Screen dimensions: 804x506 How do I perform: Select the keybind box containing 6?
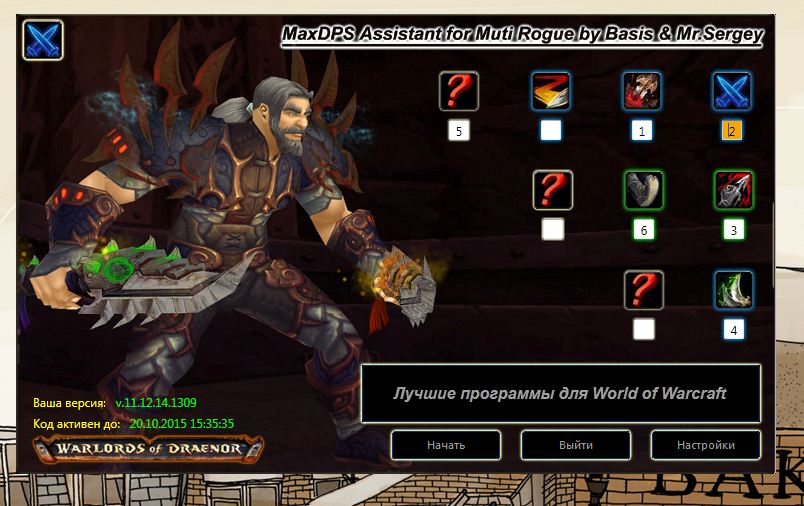click(643, 230)
